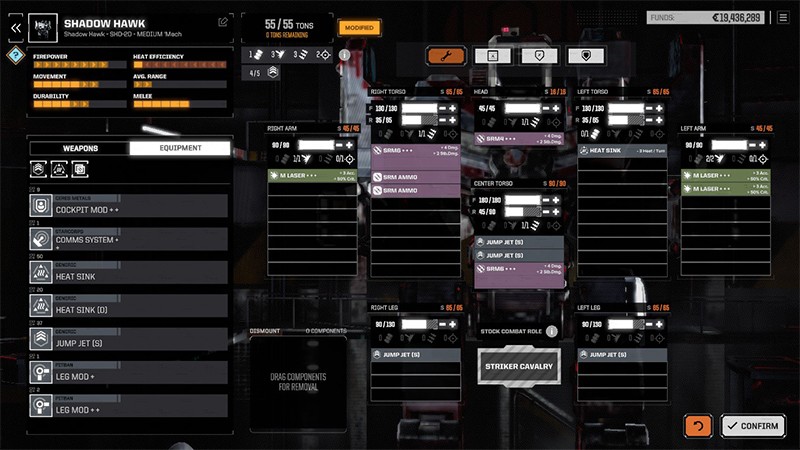Open the hamburger menu

click(x=784, y=17)
